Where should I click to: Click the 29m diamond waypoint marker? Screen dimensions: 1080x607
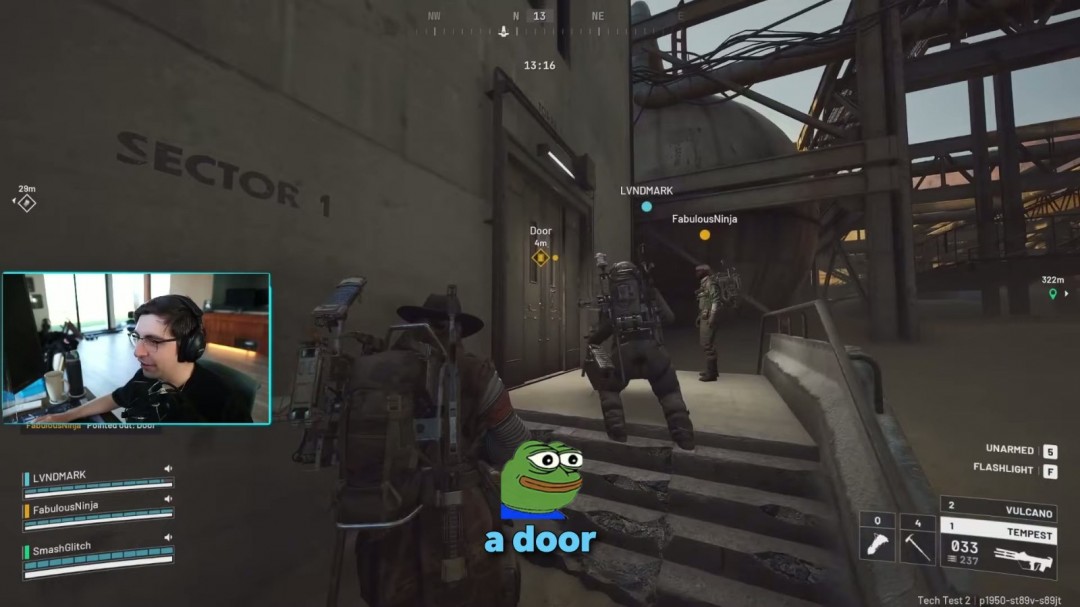[x=27, y=202]
